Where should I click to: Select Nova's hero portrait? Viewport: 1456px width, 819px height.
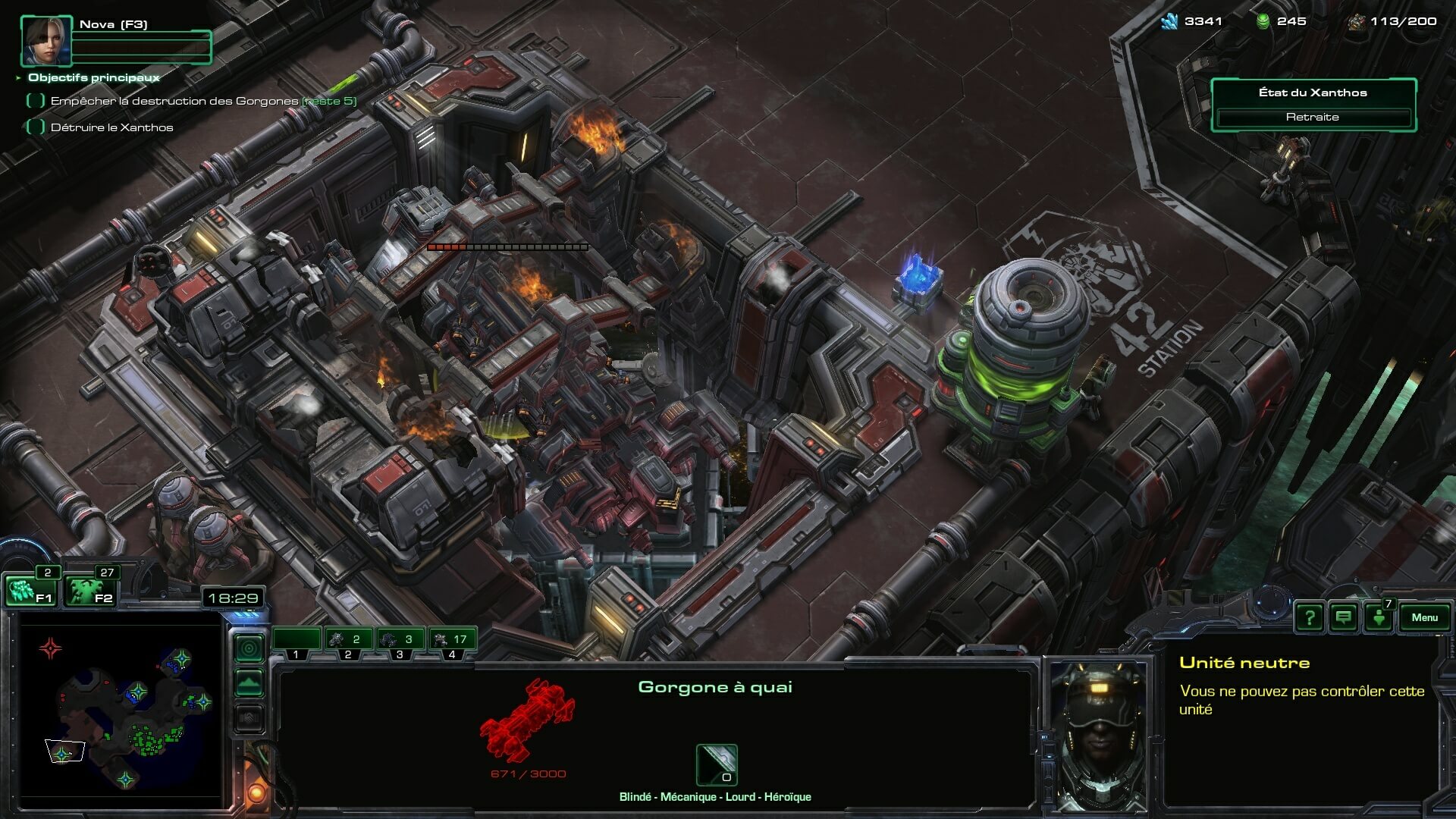click(x=46, y=41)
